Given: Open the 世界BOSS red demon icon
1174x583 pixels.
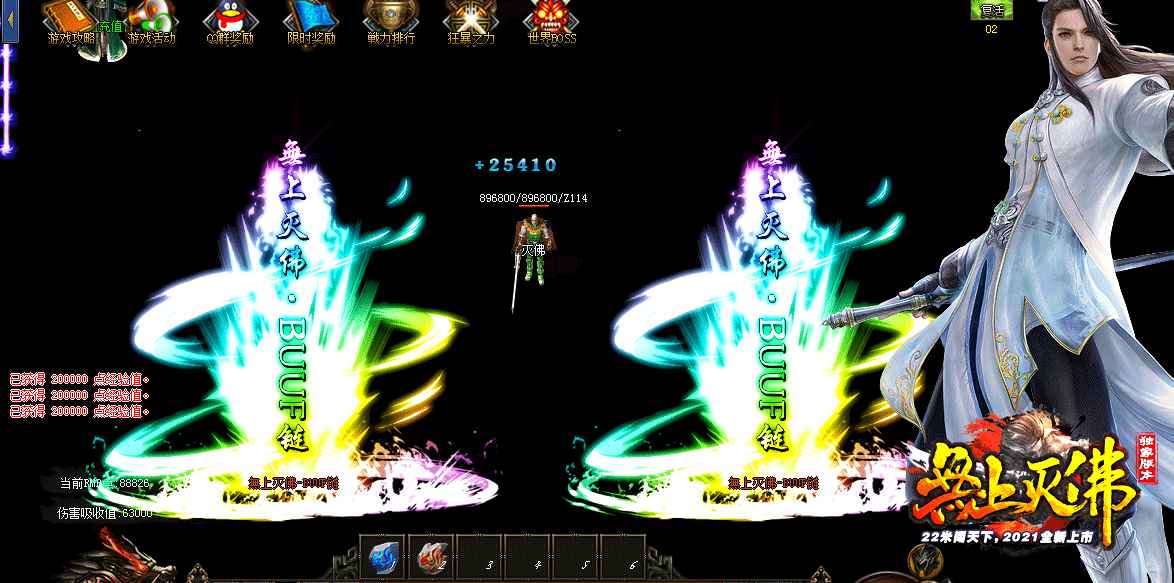Looking at the screenshot, I should pos(551,20).
